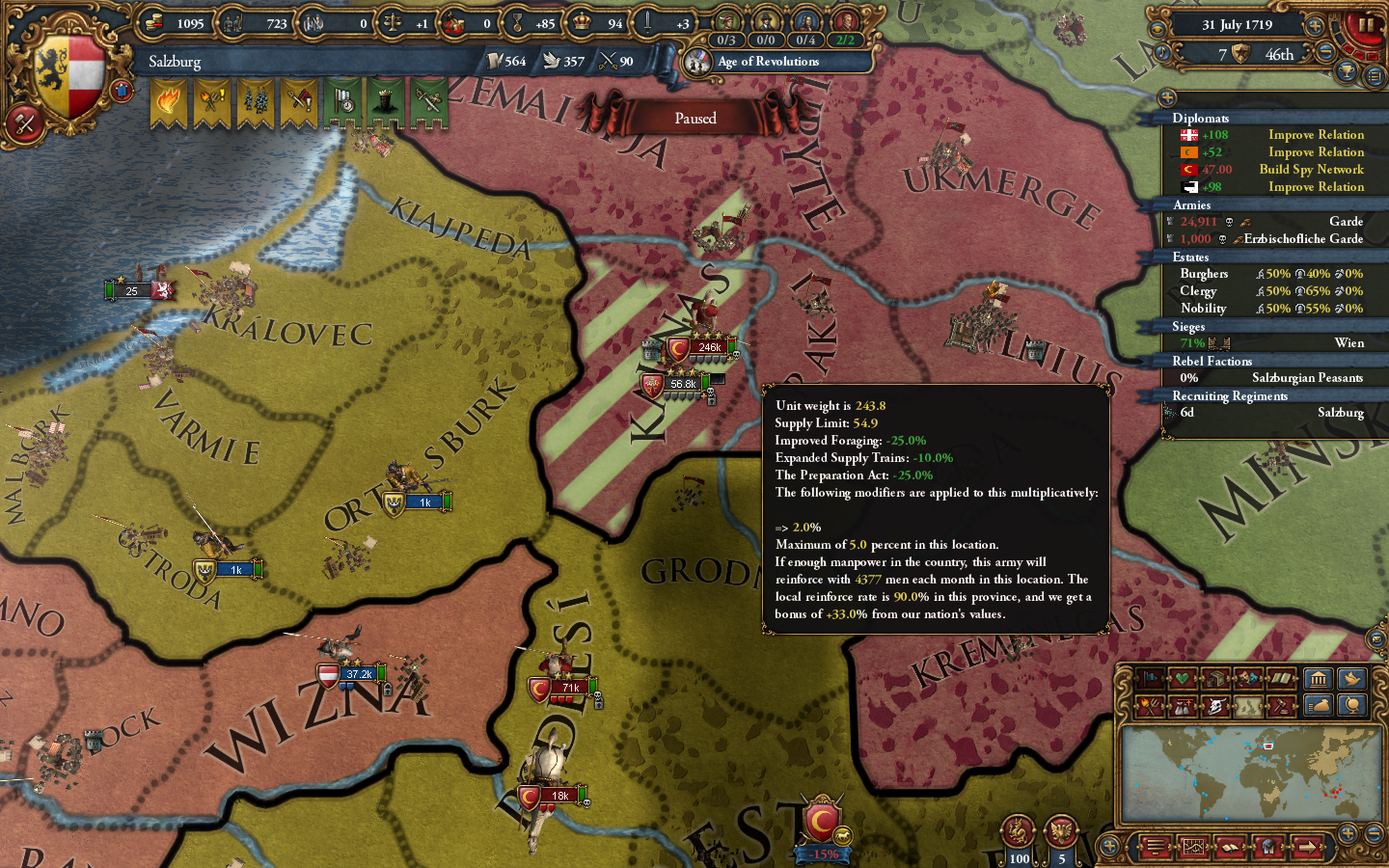Open the trade money bag macro builder icon

(x=1320, y=706)
